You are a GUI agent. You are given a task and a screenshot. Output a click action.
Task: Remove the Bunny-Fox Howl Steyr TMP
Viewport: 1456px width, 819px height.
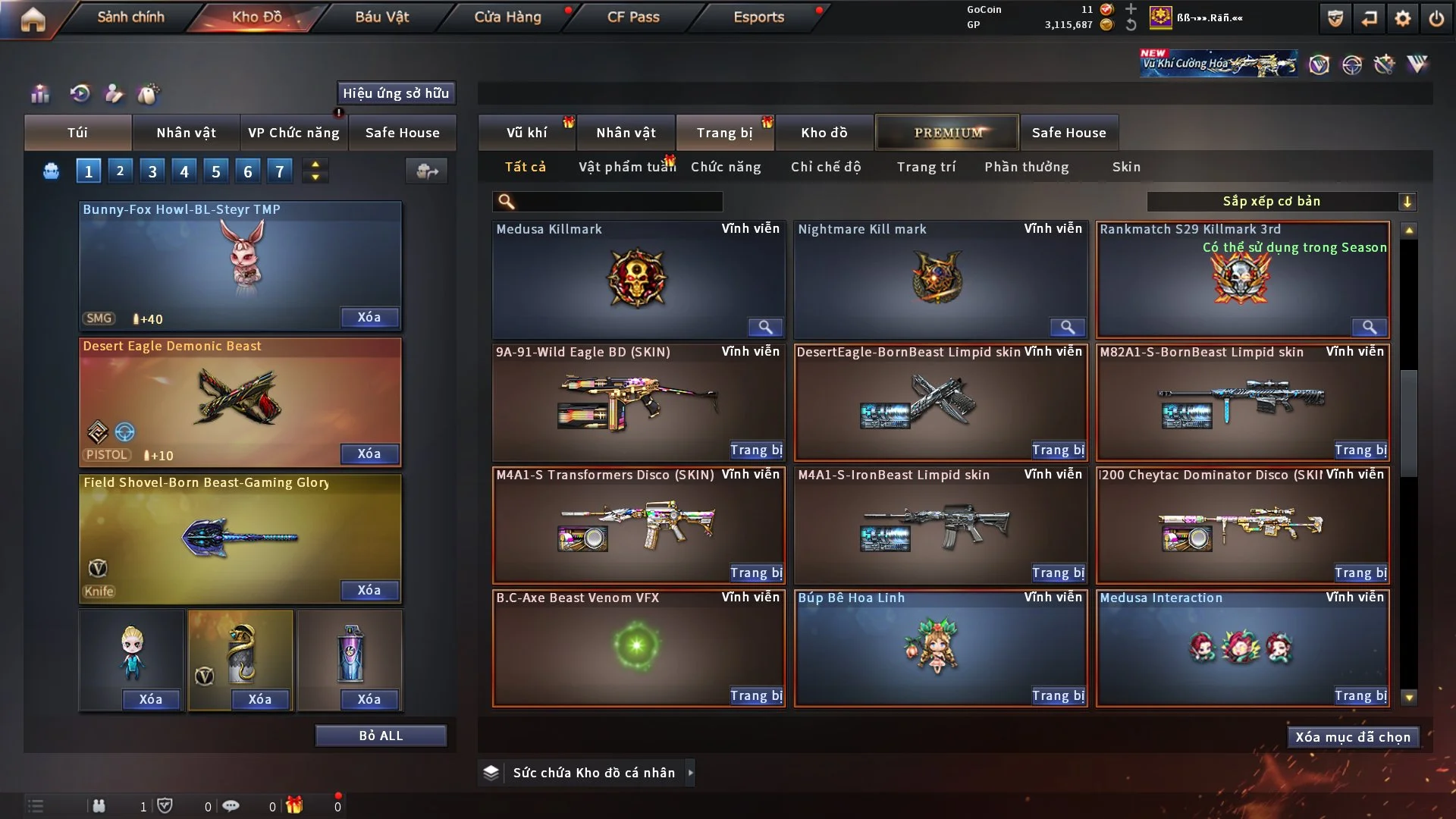369,318
